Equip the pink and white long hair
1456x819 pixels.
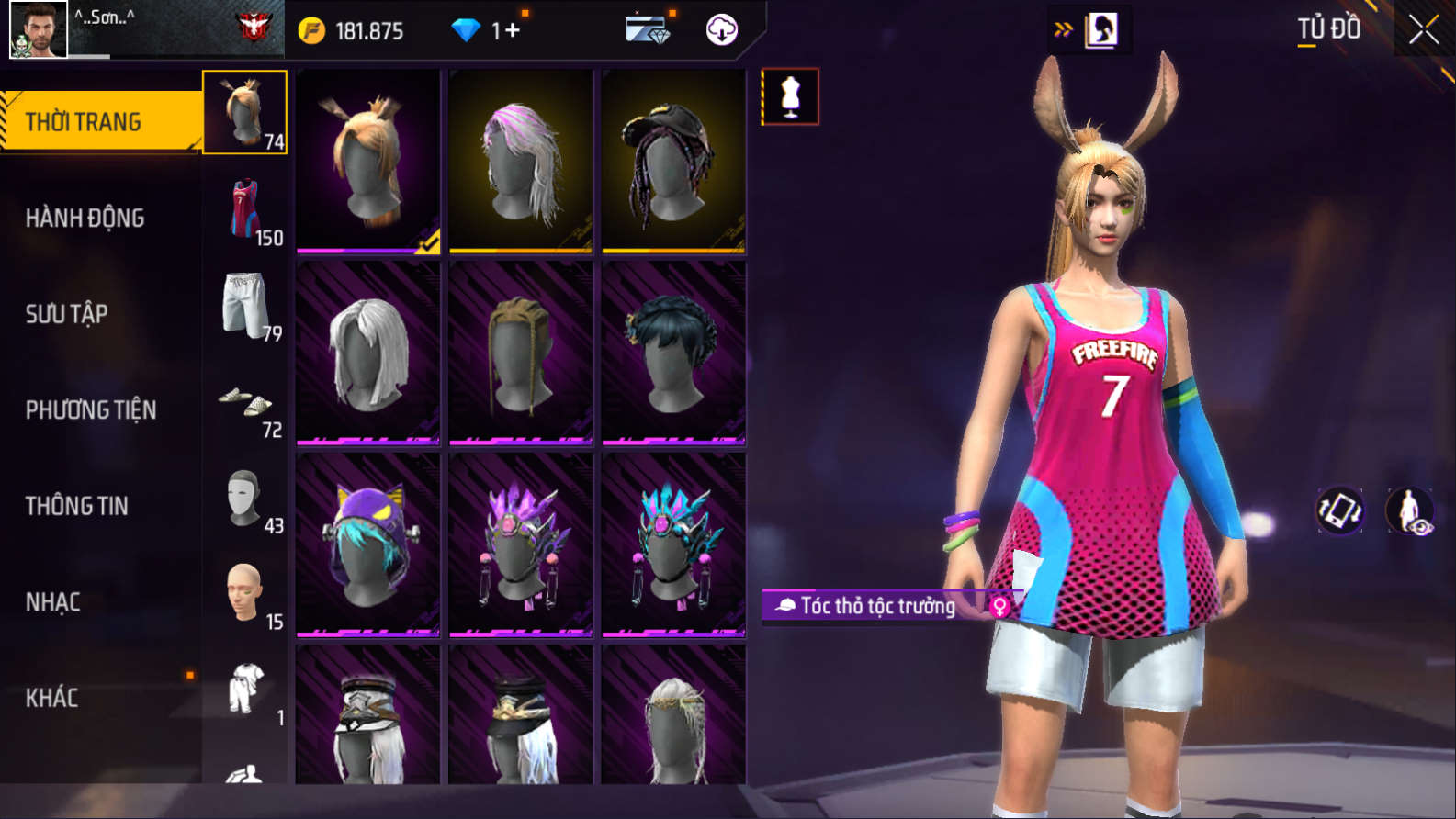tap(521, 162)
